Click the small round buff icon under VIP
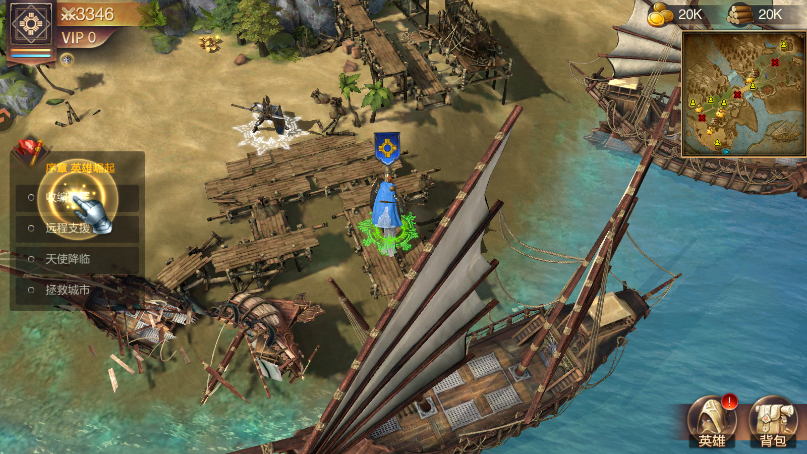Image resolution: width=807 pixels, height=454 pixels. point(67,59)
